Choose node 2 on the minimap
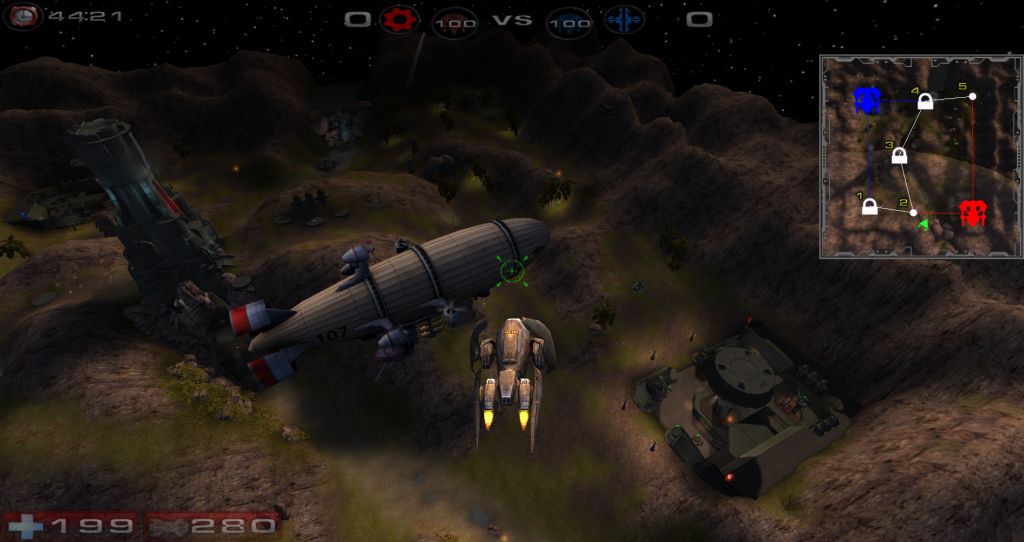Image resolution: width=1024 pixels, height=542 pixels. [913, 212]
